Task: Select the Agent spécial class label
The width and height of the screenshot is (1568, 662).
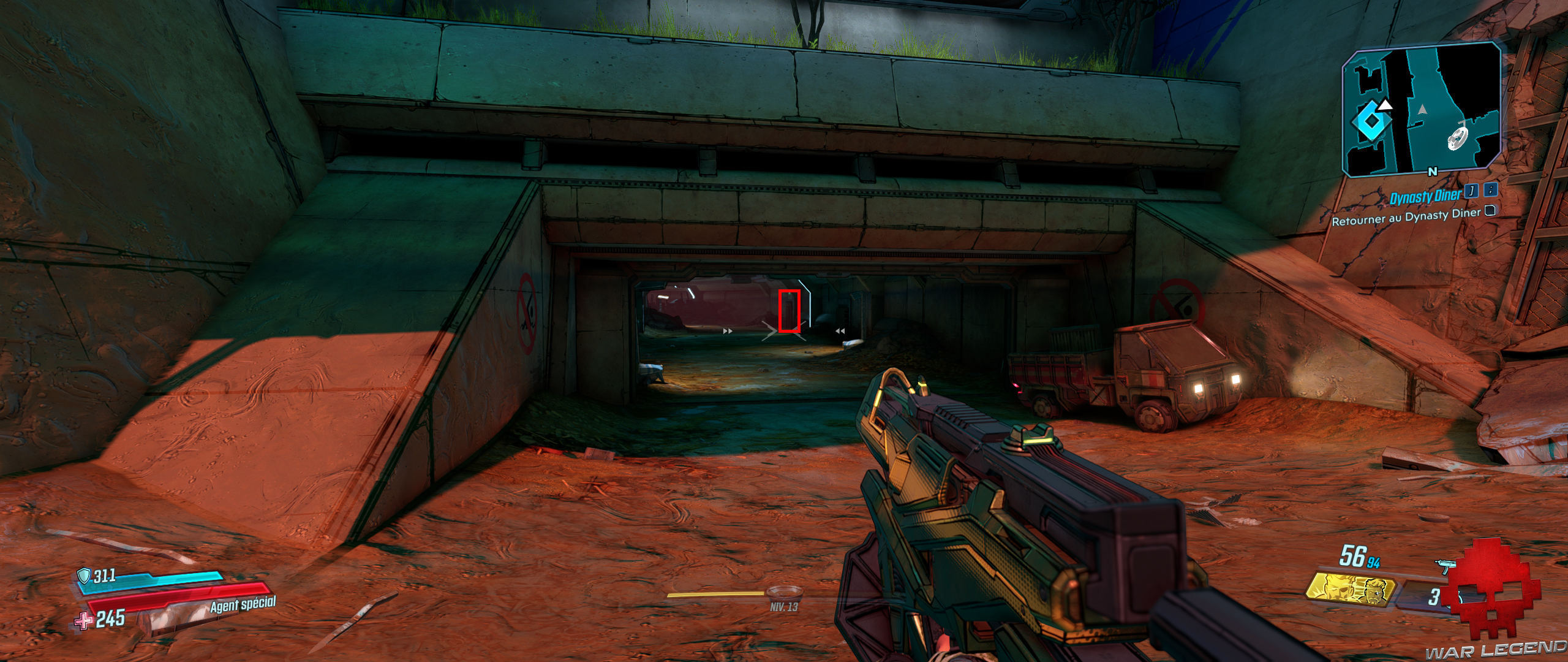Action: pyautogui.click(x=243, y=605)
